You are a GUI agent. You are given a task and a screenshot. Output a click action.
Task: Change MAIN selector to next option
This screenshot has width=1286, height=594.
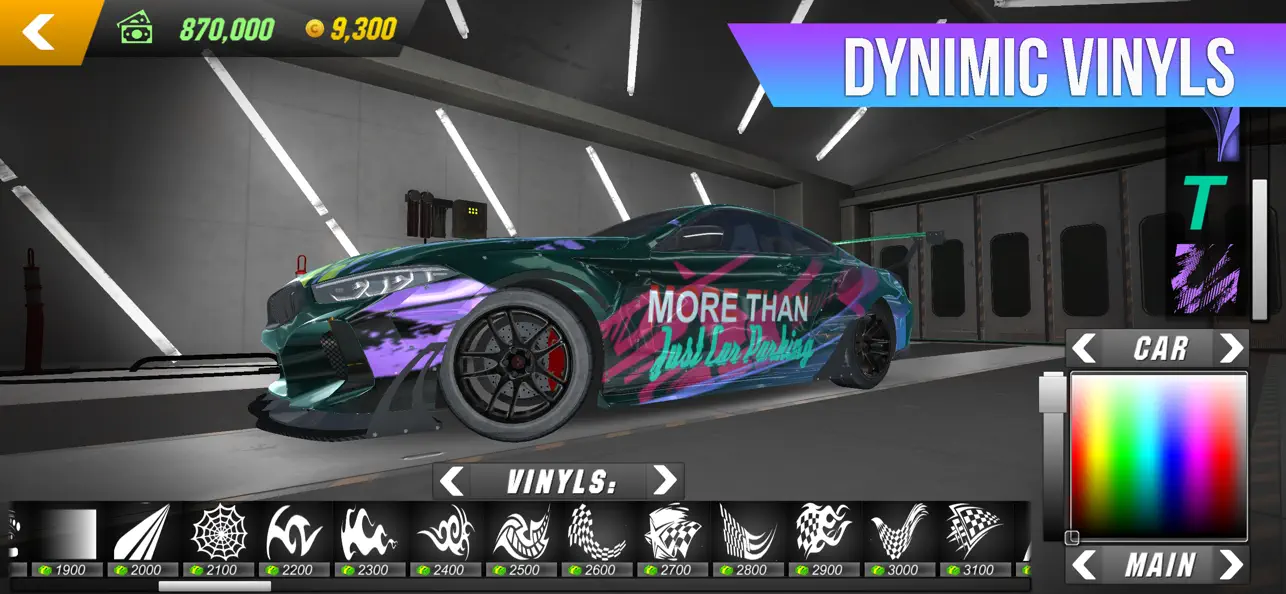pyautogui.click(x=1231, y=565)
